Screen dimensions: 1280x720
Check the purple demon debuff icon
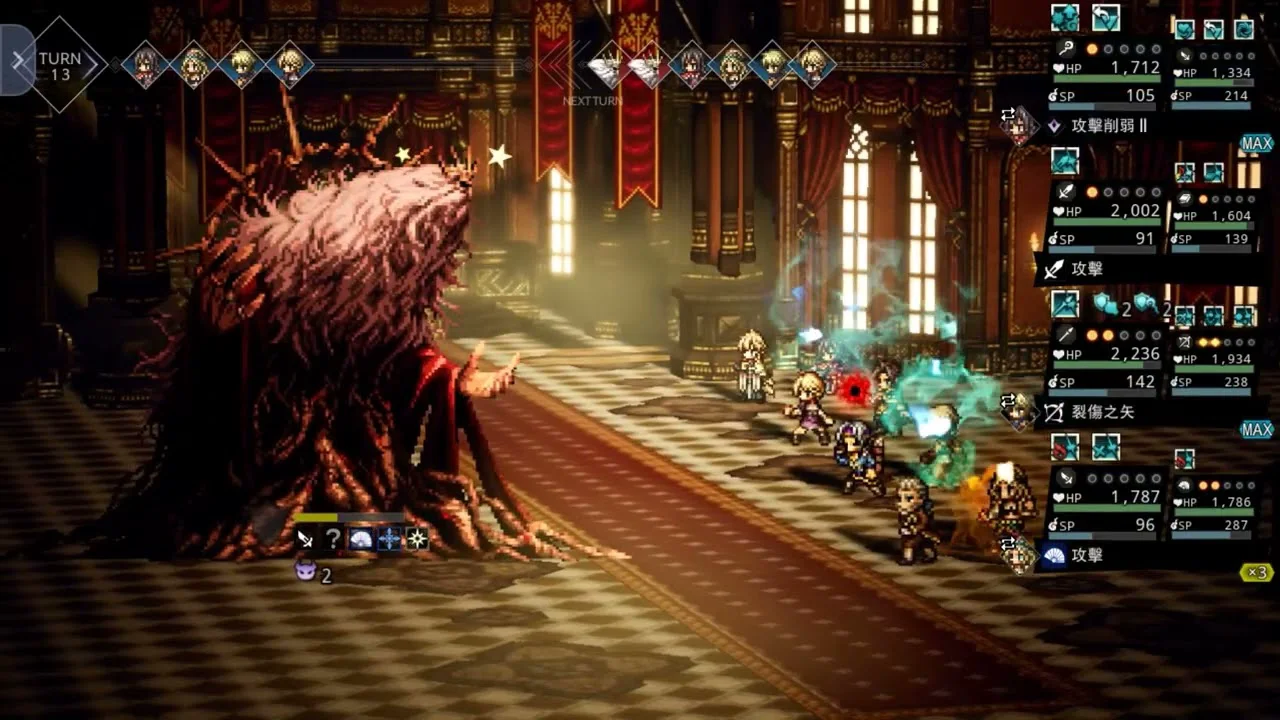[306, 572]
